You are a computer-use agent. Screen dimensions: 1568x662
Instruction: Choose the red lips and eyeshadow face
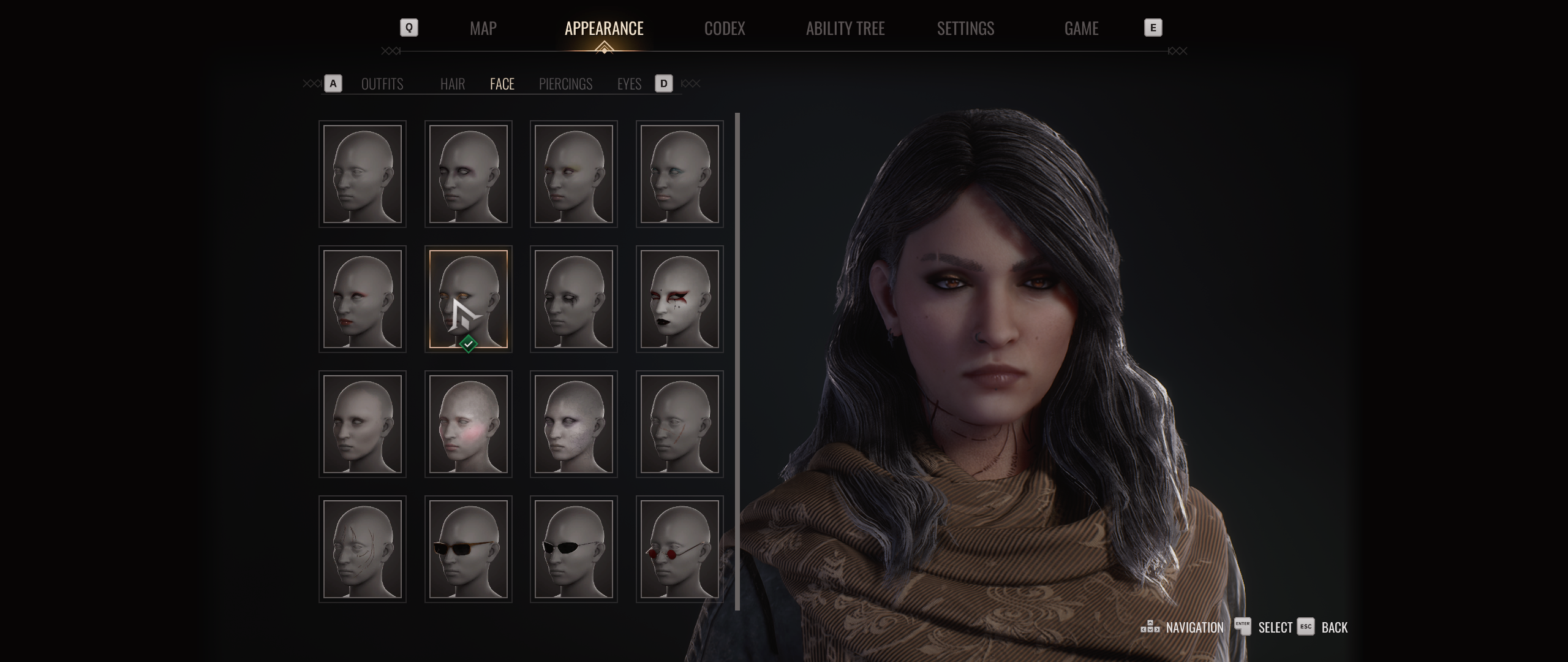(x=362, y=299)
